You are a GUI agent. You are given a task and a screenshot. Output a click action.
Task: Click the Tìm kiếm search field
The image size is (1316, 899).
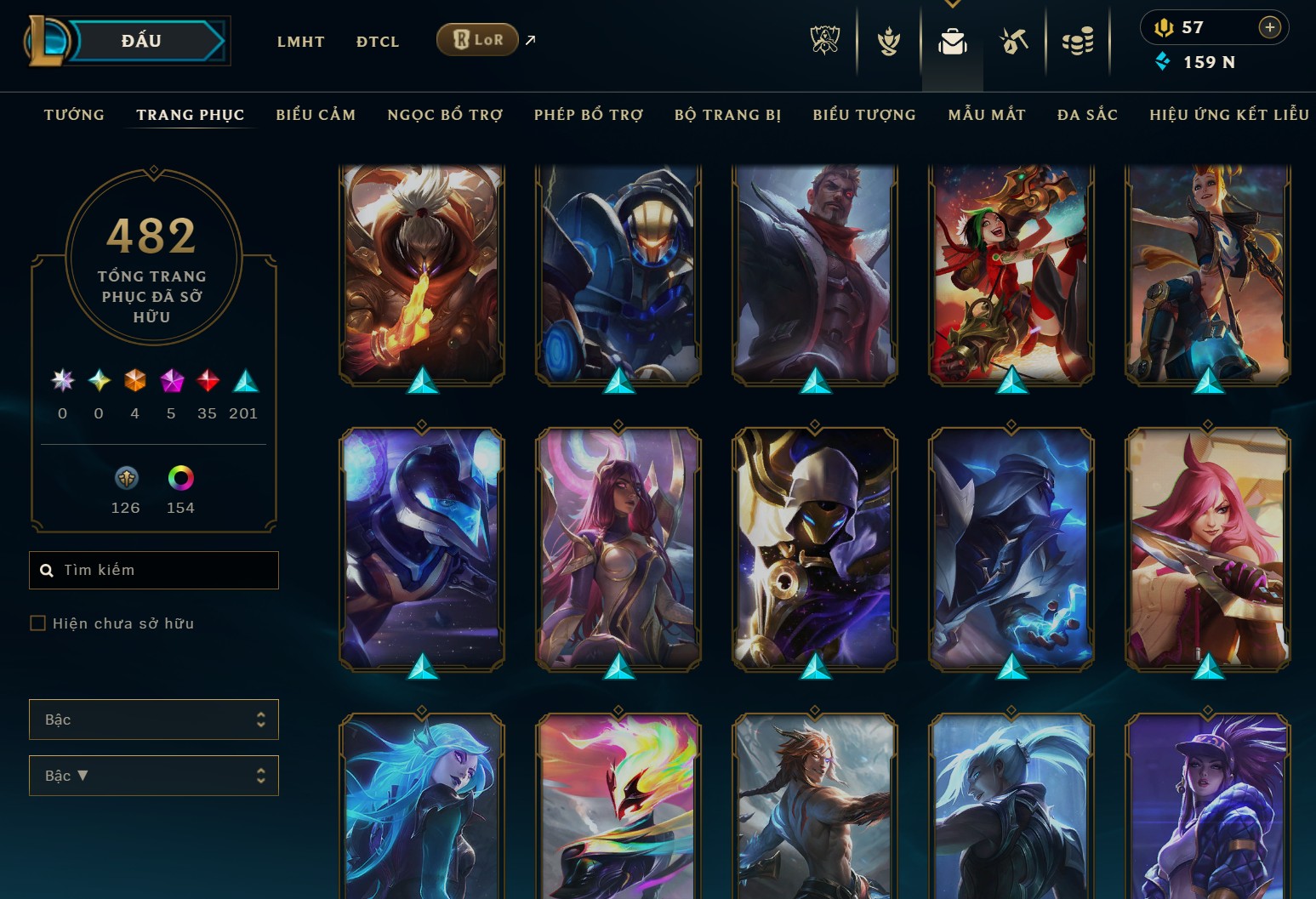point(153,570)
